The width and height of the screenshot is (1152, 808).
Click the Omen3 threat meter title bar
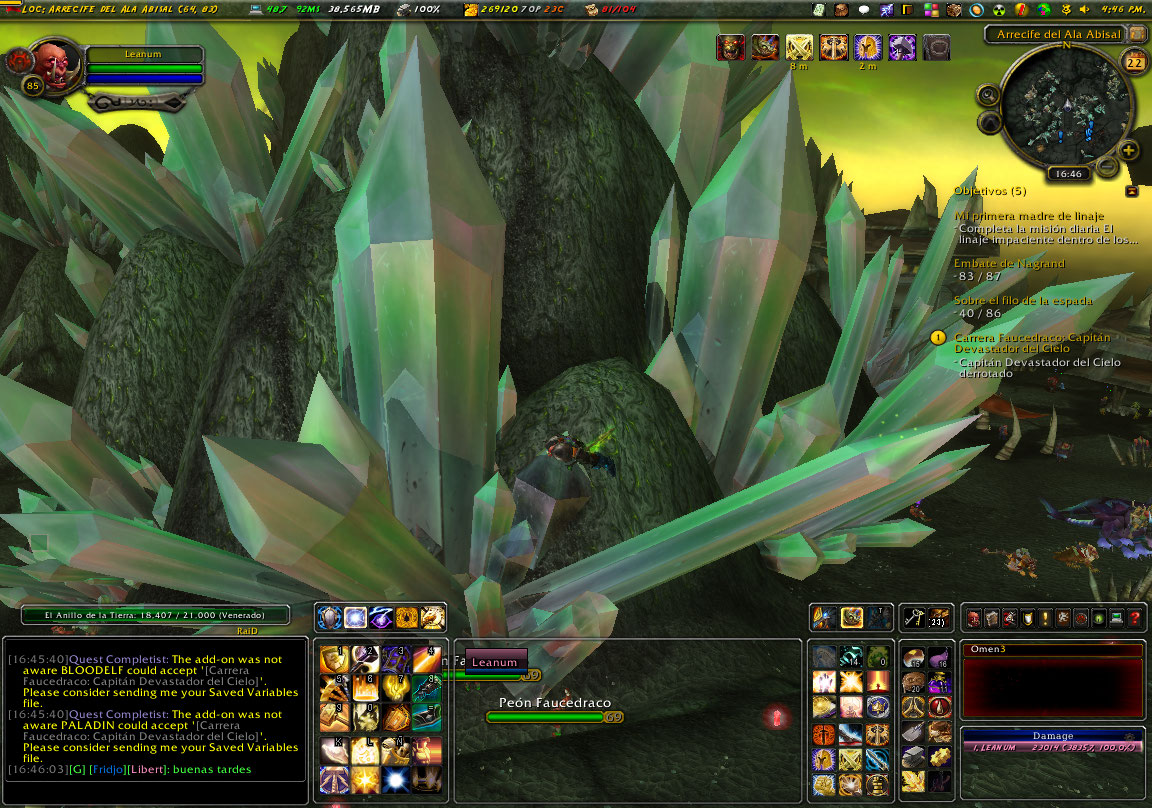(x=1051, y=650)
